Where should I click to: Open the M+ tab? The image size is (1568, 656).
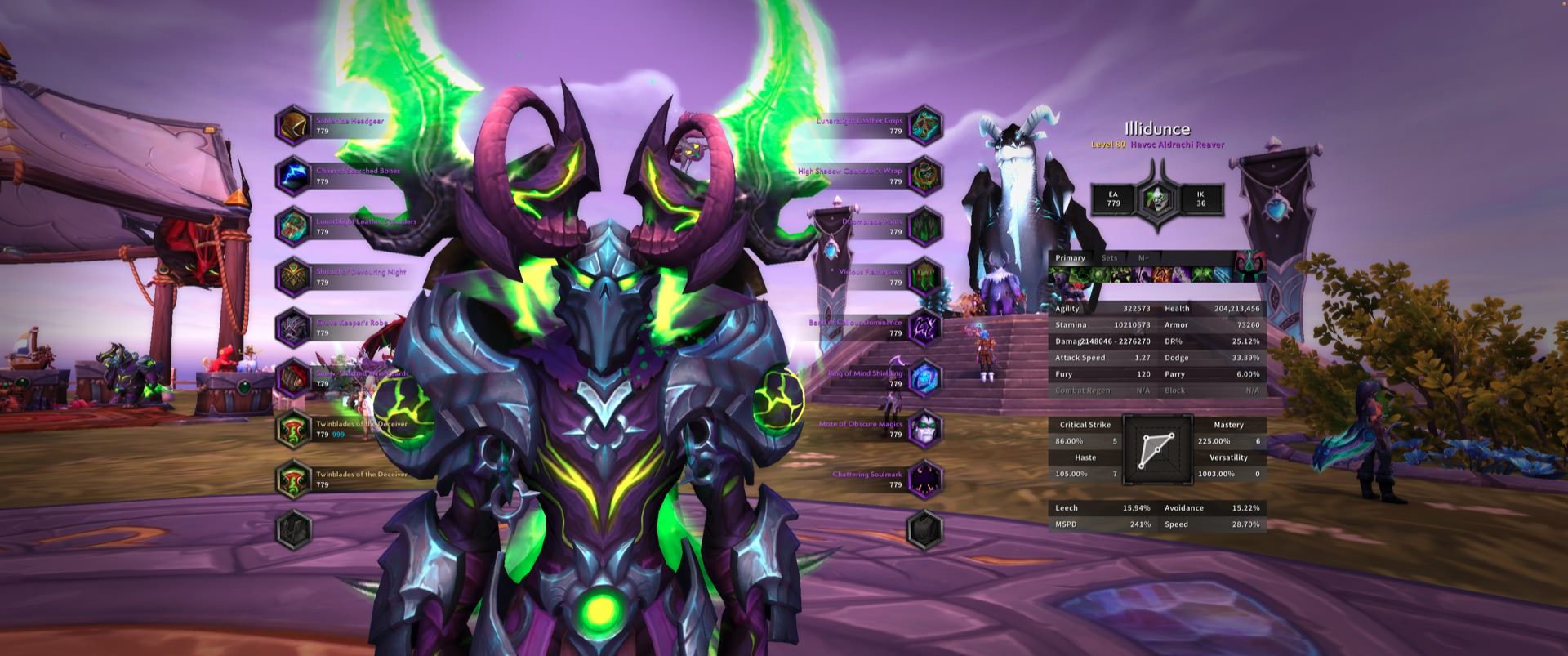point(1143,258)
